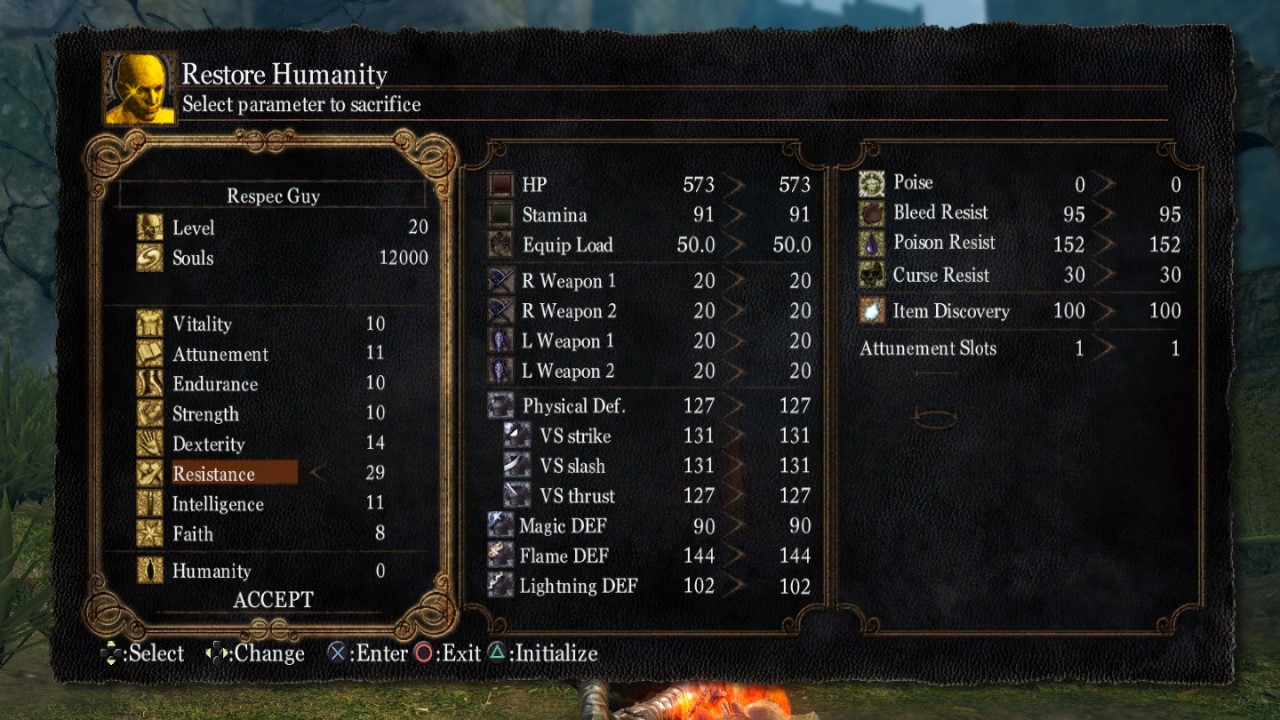Select the Faith parameter

[193, 534]
